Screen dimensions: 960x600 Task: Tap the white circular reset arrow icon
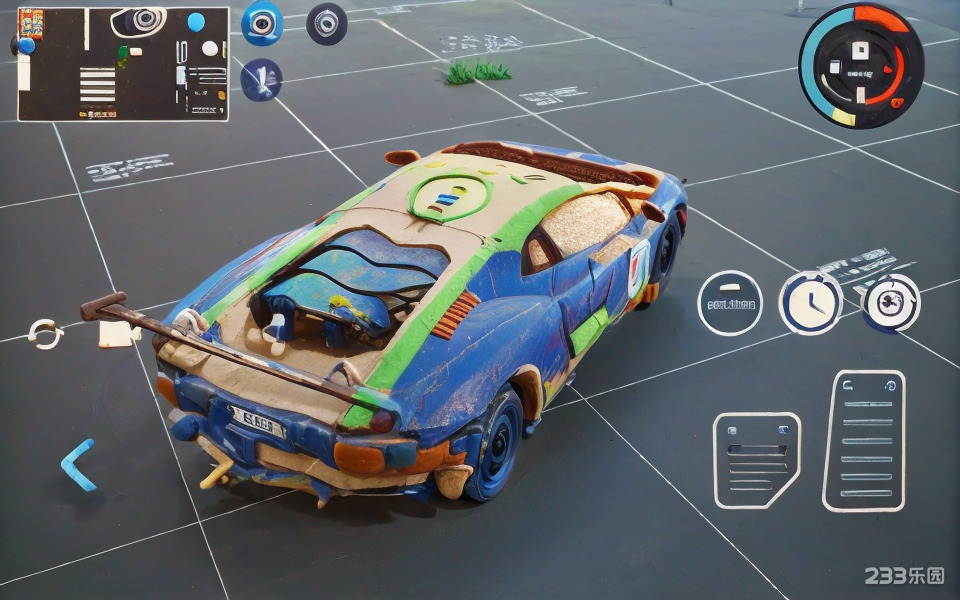point(45,333)
